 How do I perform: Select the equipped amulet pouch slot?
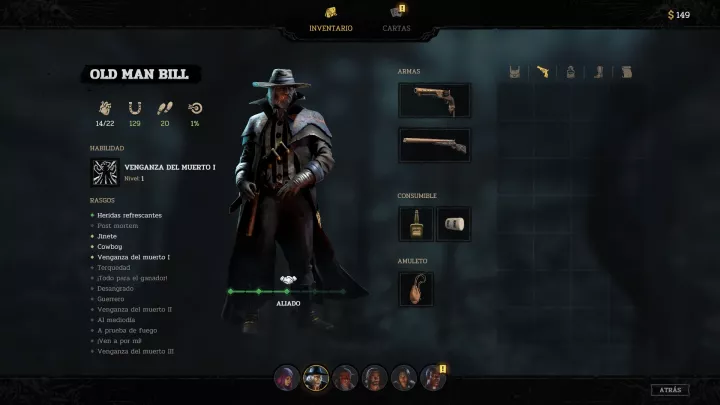click(x=415, y=289)
